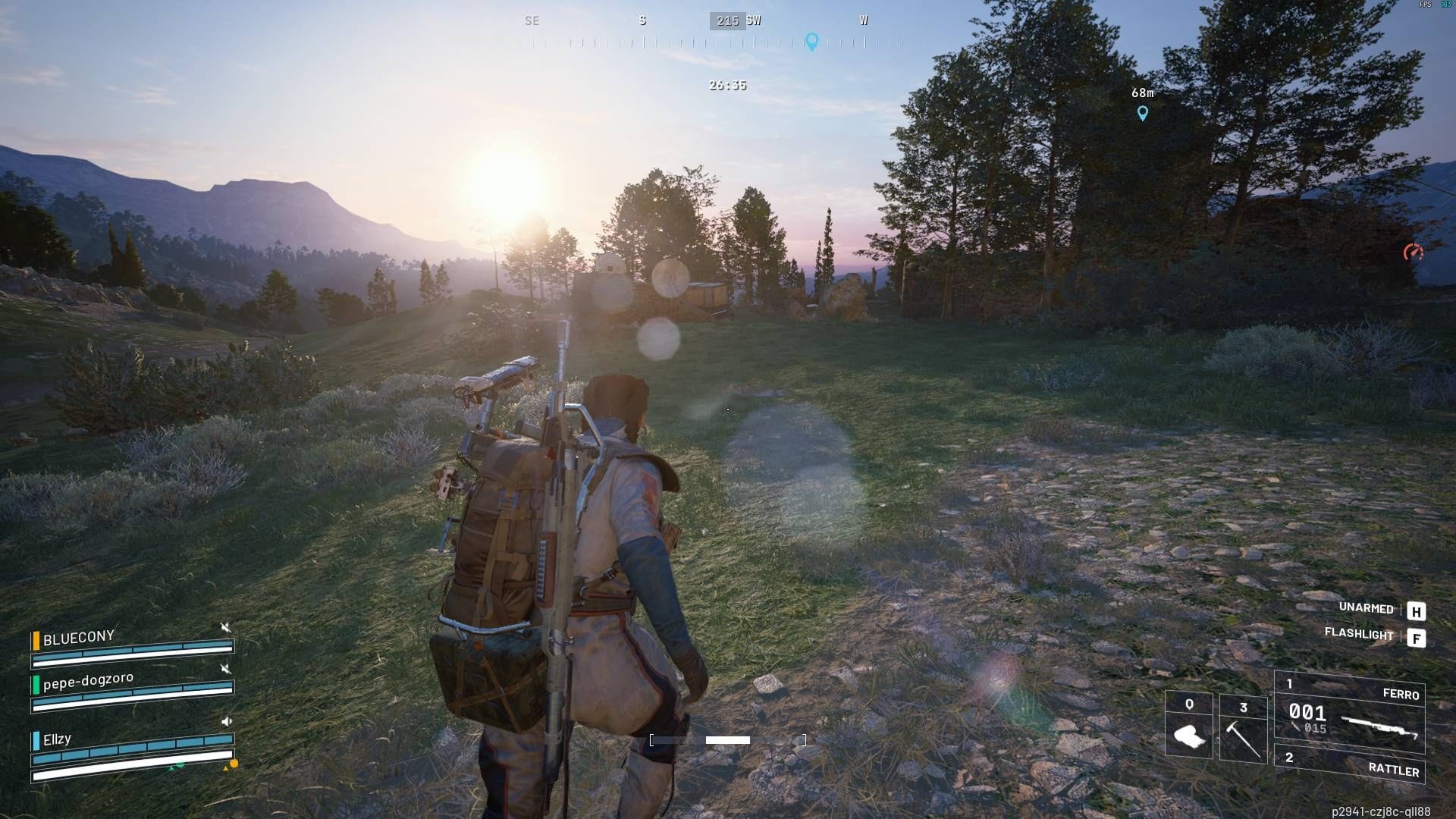The width and height of the screenshot is (1456, 819).
Task: Switch to the RATTLER weapon slot
Action: 1351,764
